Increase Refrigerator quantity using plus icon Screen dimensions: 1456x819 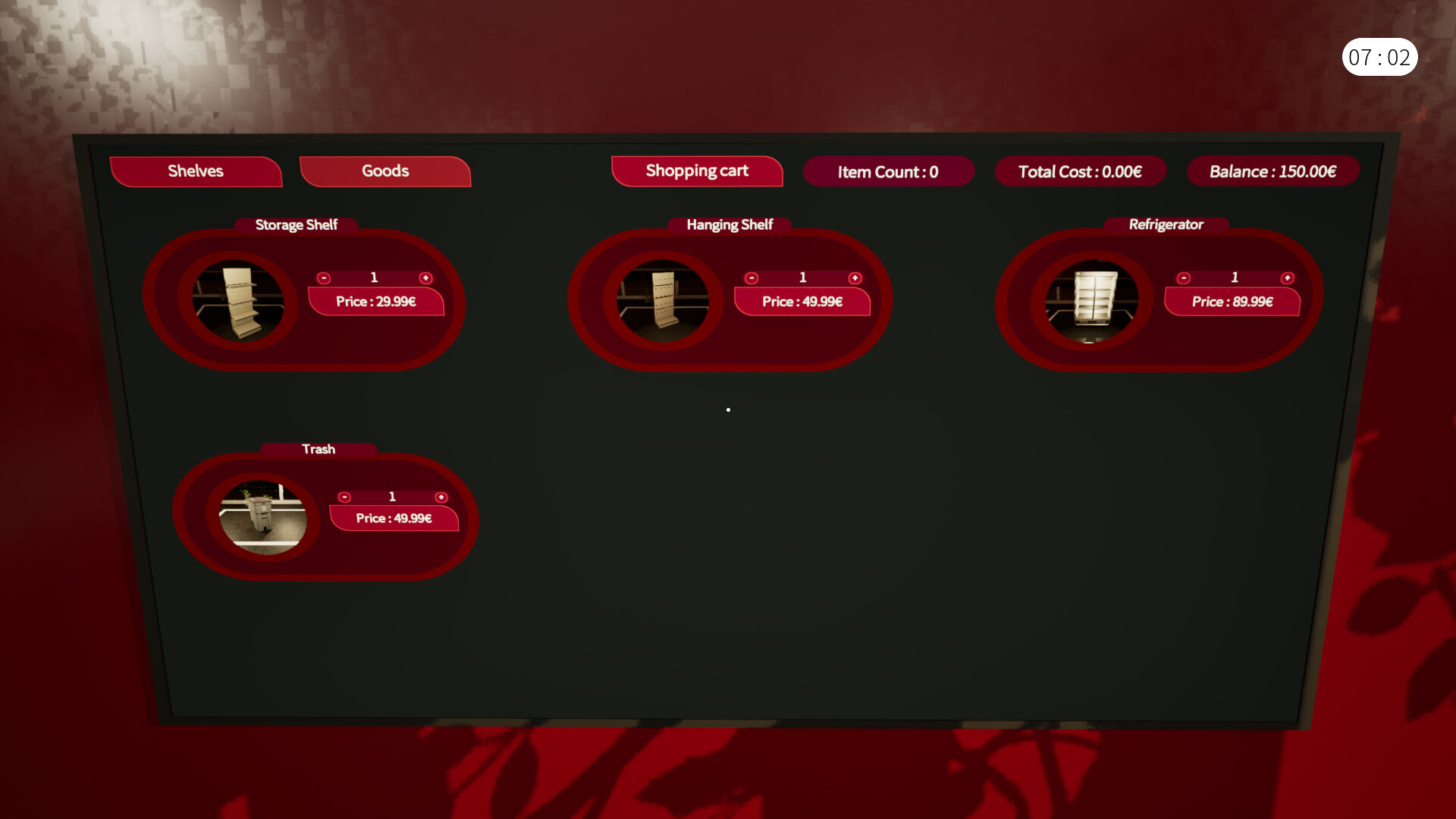1287,278
